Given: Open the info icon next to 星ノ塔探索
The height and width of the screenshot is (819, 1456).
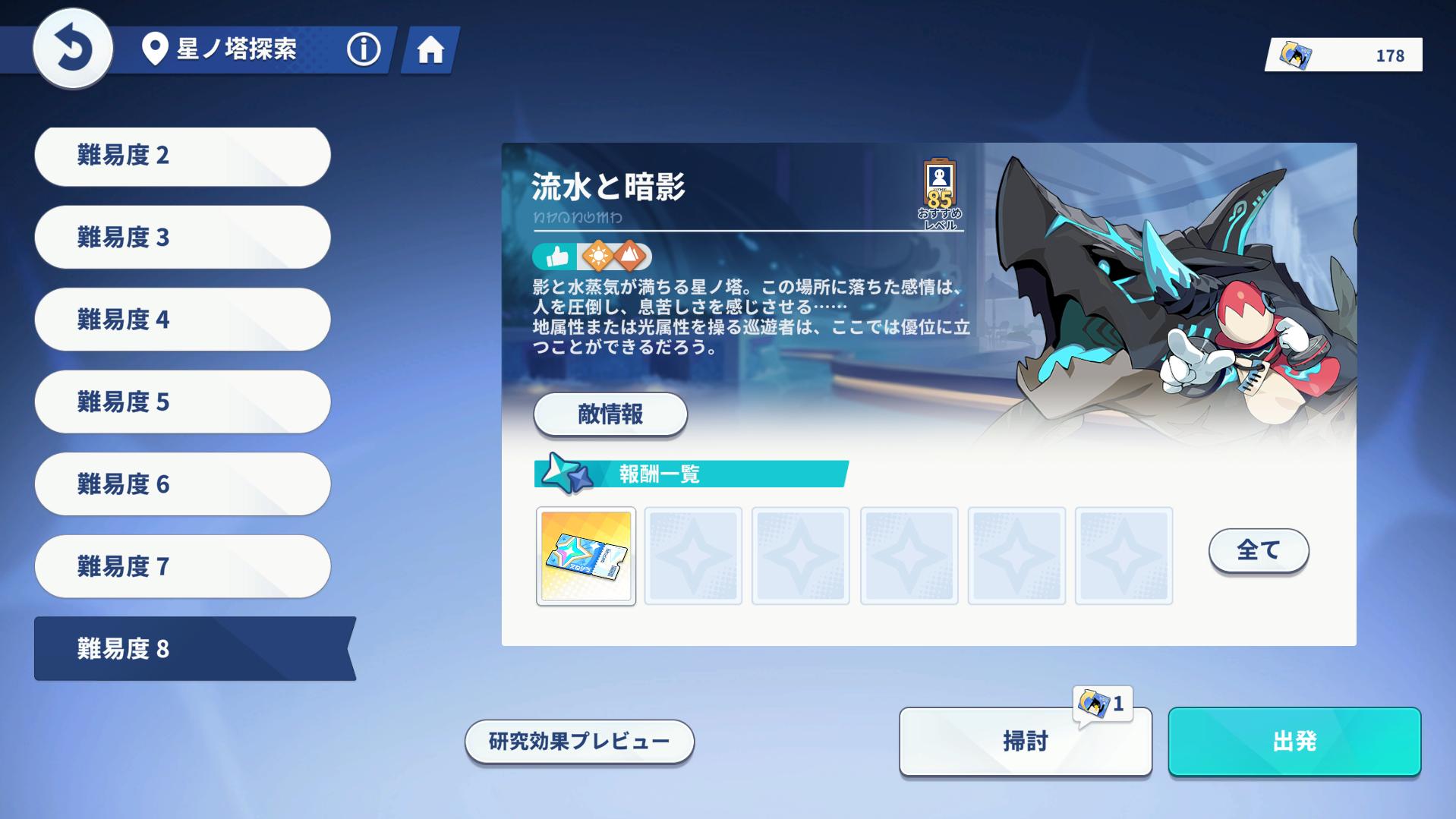Looking at the screenshot, I should point(363,49).
